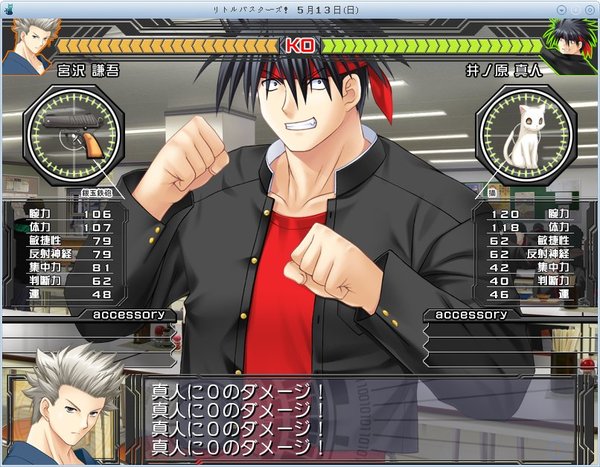Viewport: 600px width, 467px height.
Task: Click Masato Inohara's portrait beside the health bar
Action: pyautogui.click(x=571, y=44)
